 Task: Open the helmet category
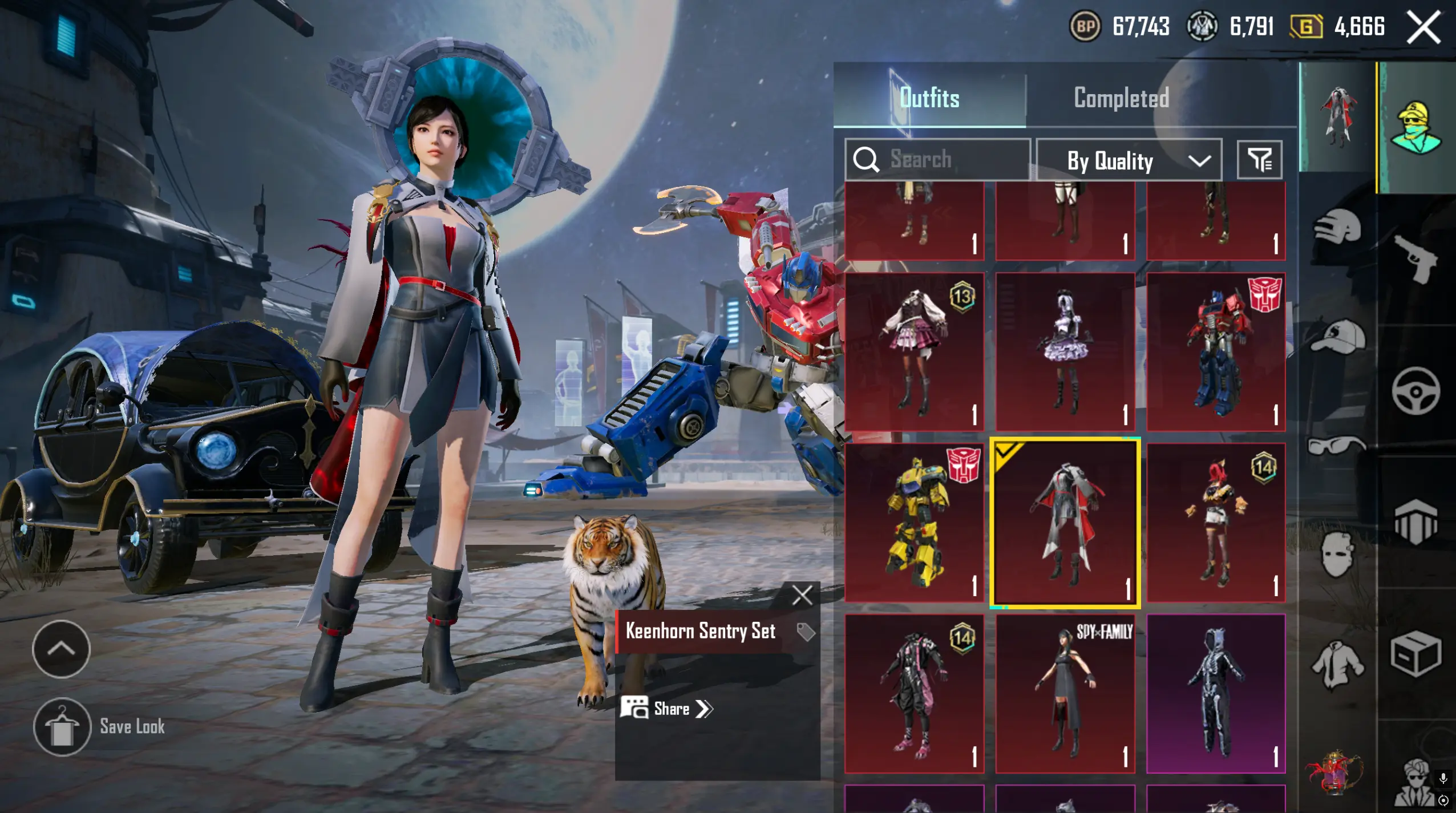1337,228
